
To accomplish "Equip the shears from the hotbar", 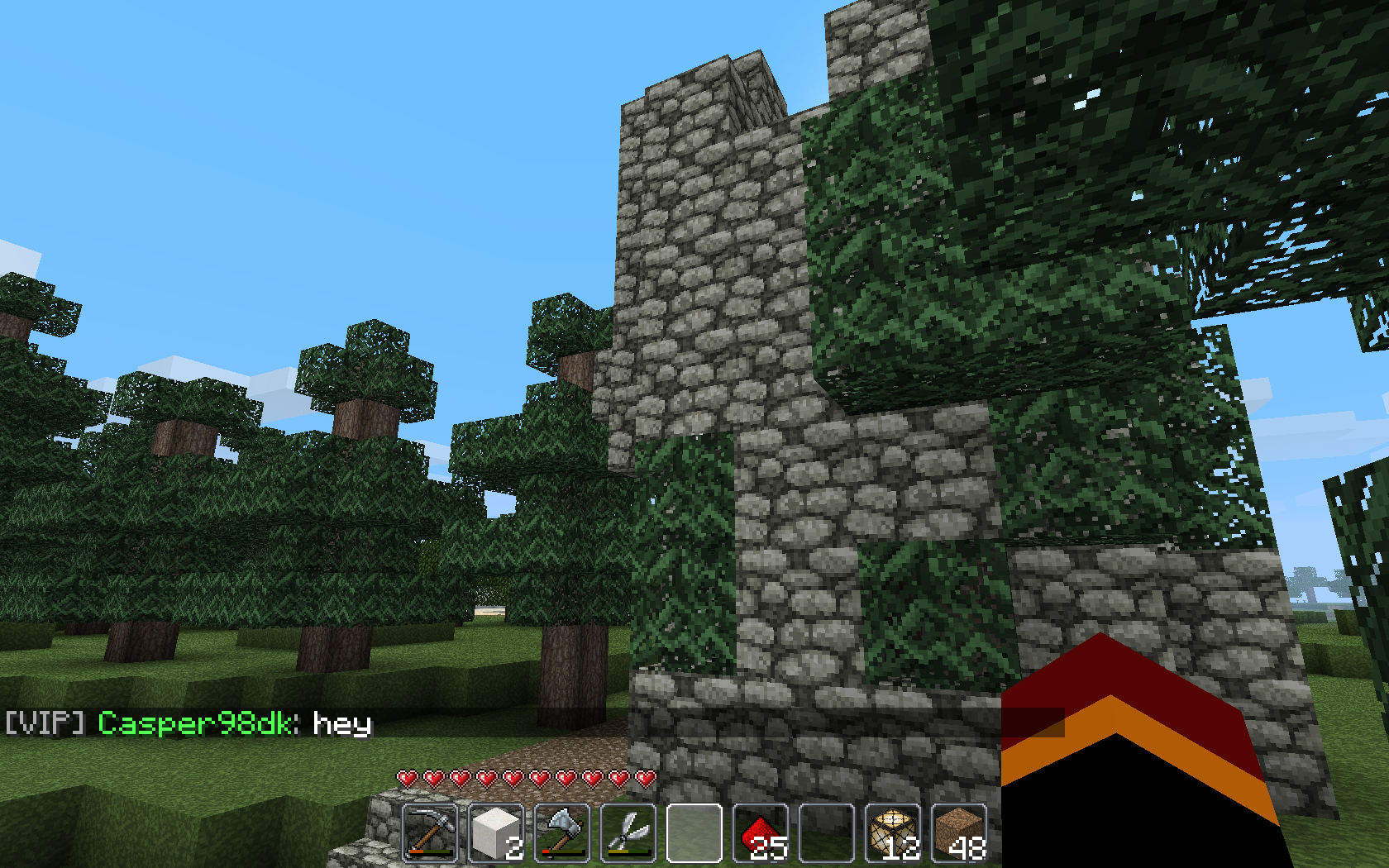I will 628,832.
